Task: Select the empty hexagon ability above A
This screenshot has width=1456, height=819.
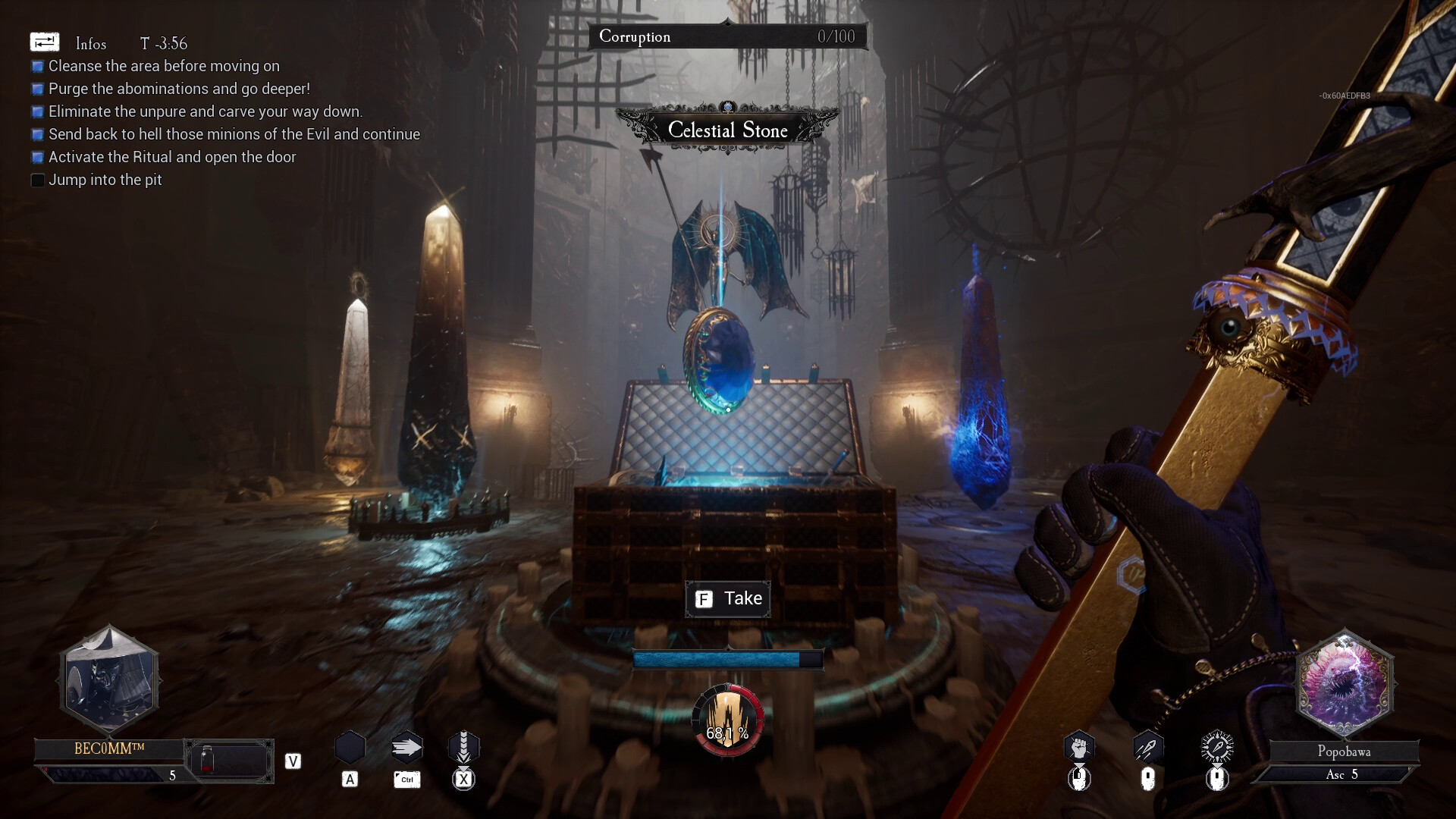Action: pos(350,746)
